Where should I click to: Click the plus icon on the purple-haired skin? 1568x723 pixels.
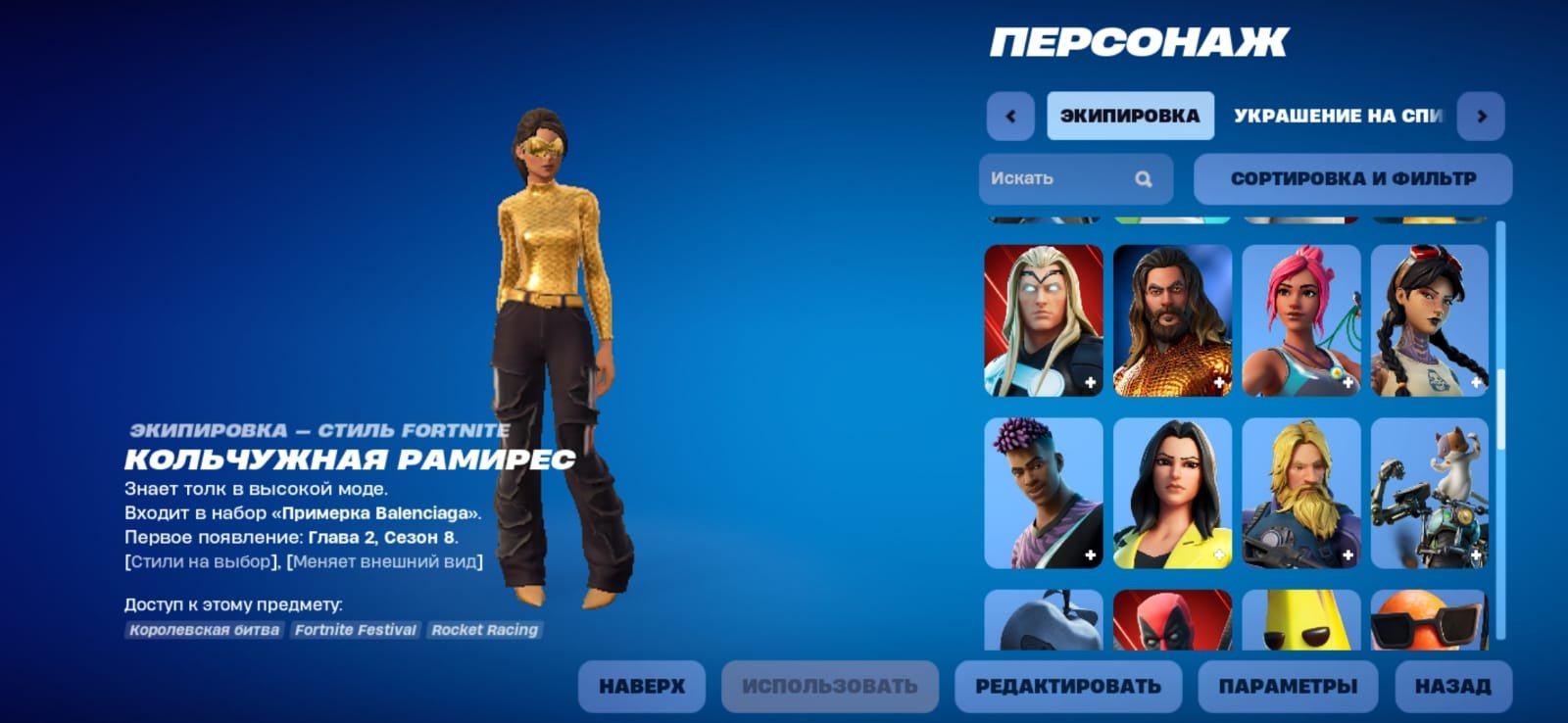tap(1090, 554)
